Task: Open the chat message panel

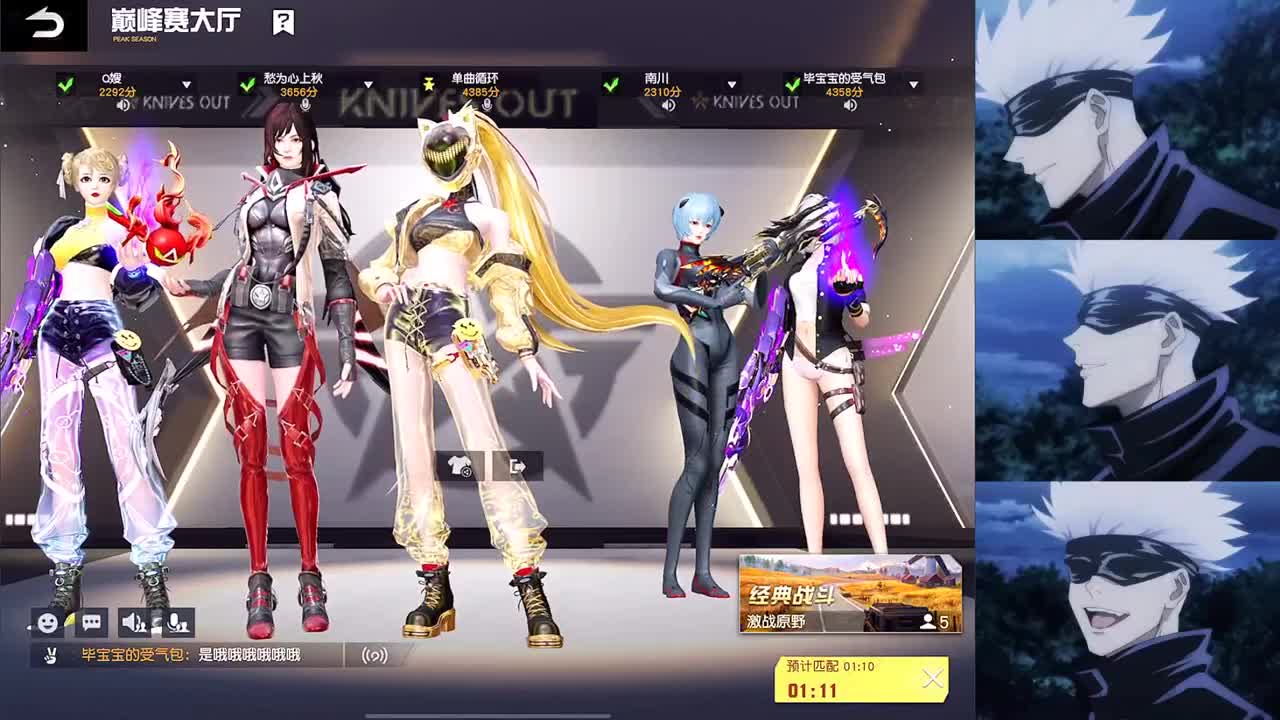Action: click(92, 623)
